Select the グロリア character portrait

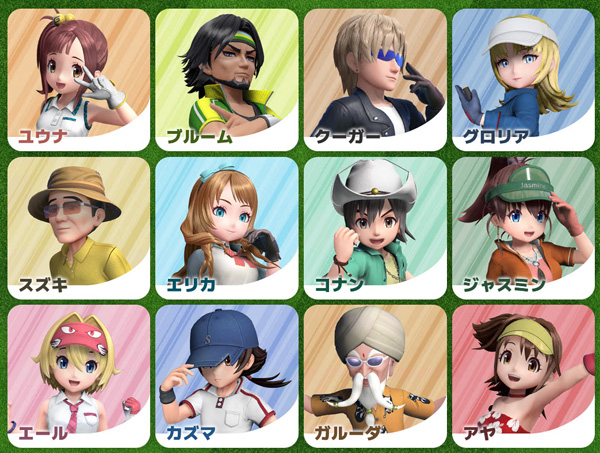pyautogui.click(x=522, y=78)
